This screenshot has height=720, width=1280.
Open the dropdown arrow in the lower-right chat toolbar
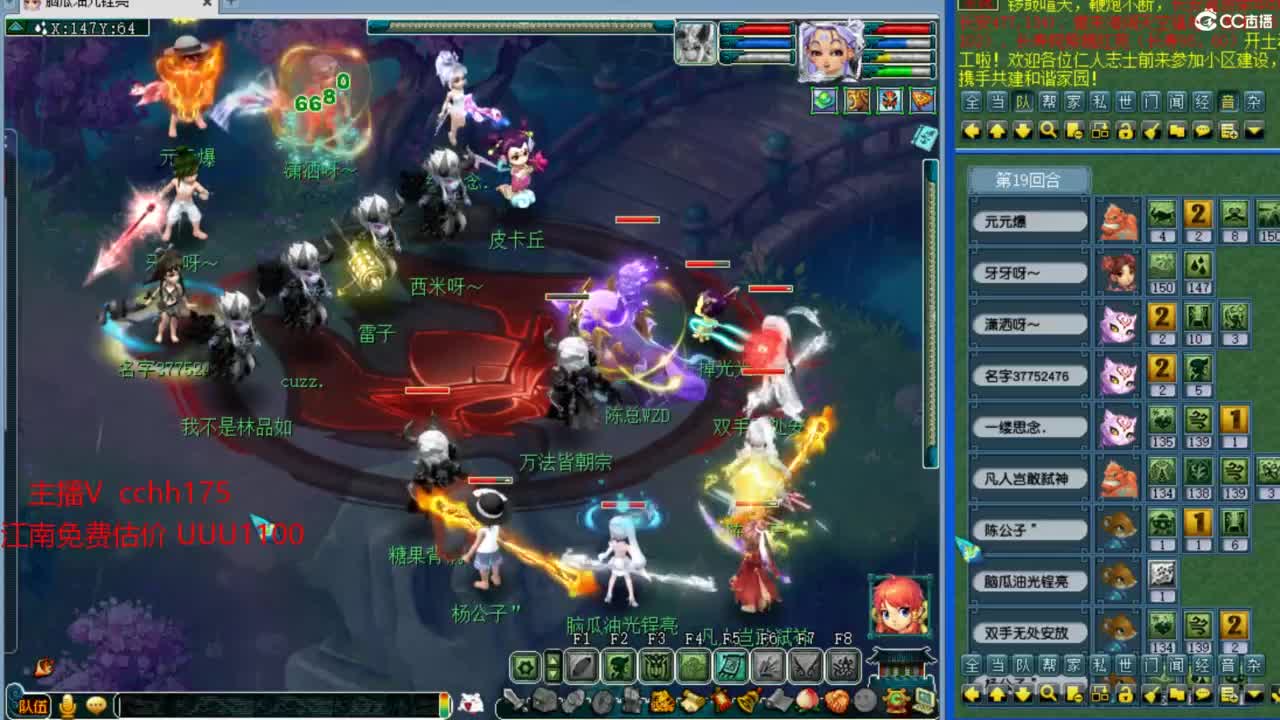1252,695
